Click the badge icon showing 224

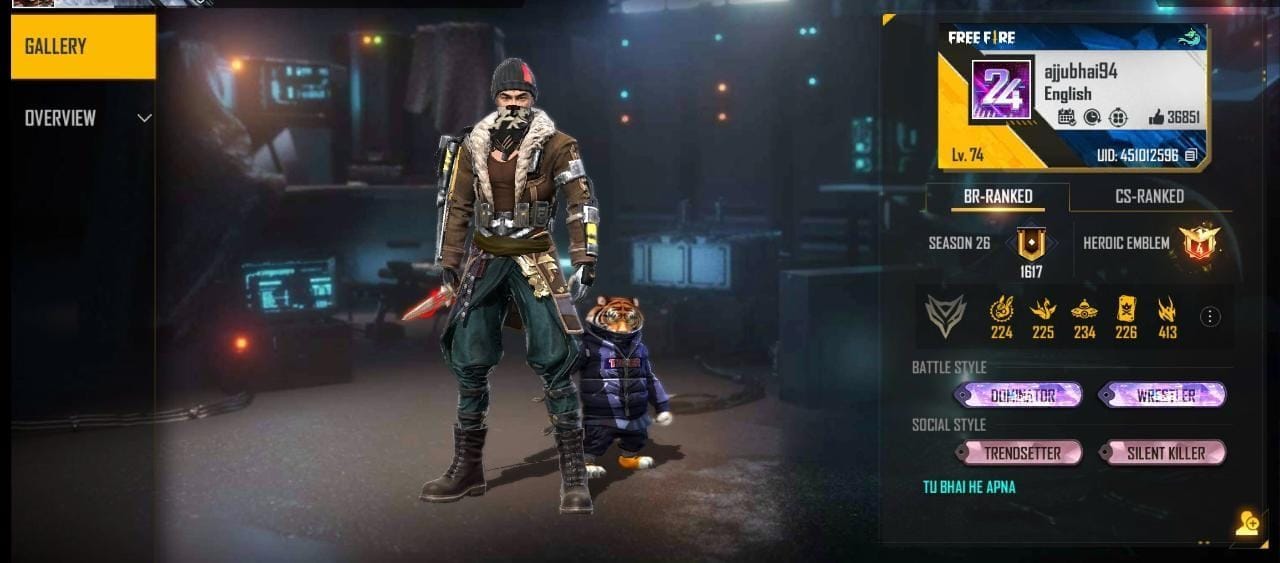click(x=1001, y=310)
